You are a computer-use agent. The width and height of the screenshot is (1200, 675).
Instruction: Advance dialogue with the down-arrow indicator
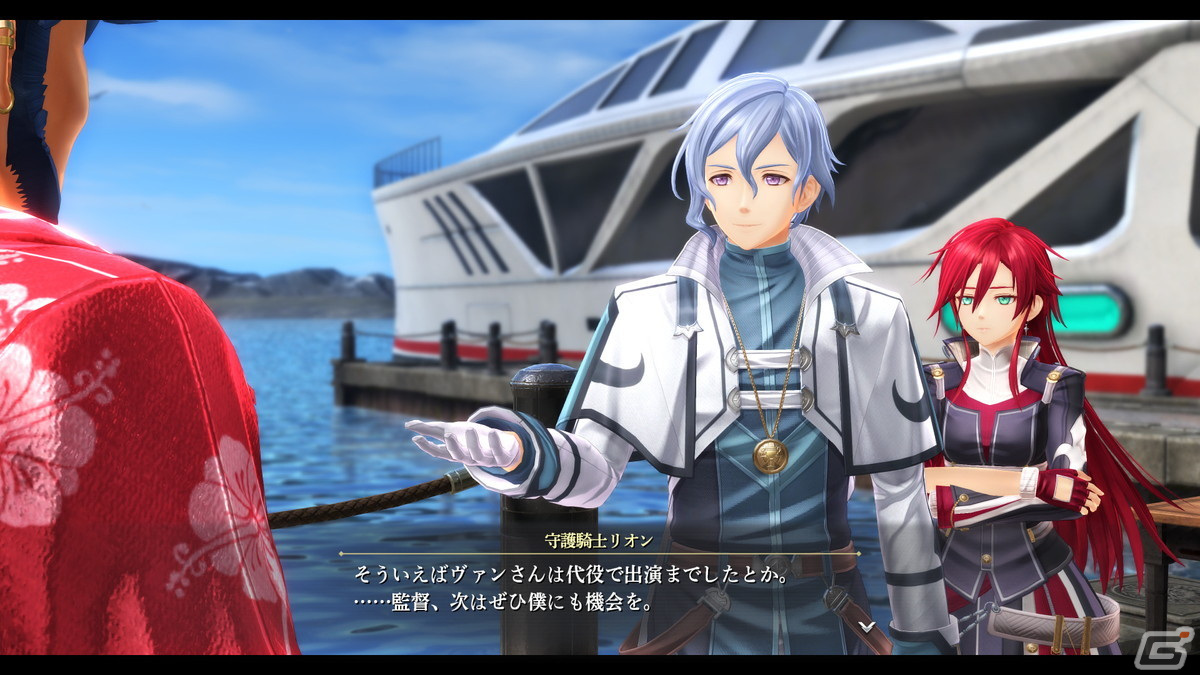pos(868,626)
